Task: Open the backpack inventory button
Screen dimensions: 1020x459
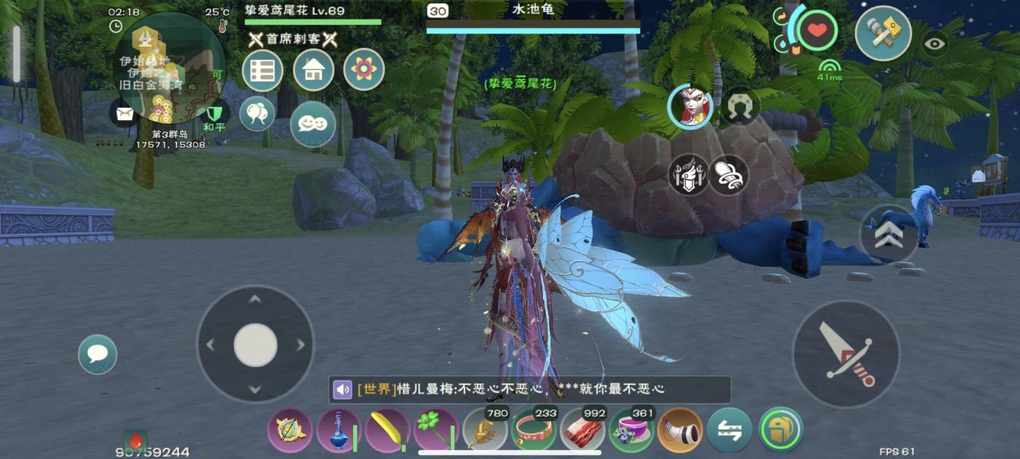Action: pyautogui.click(x=780, y=430)
